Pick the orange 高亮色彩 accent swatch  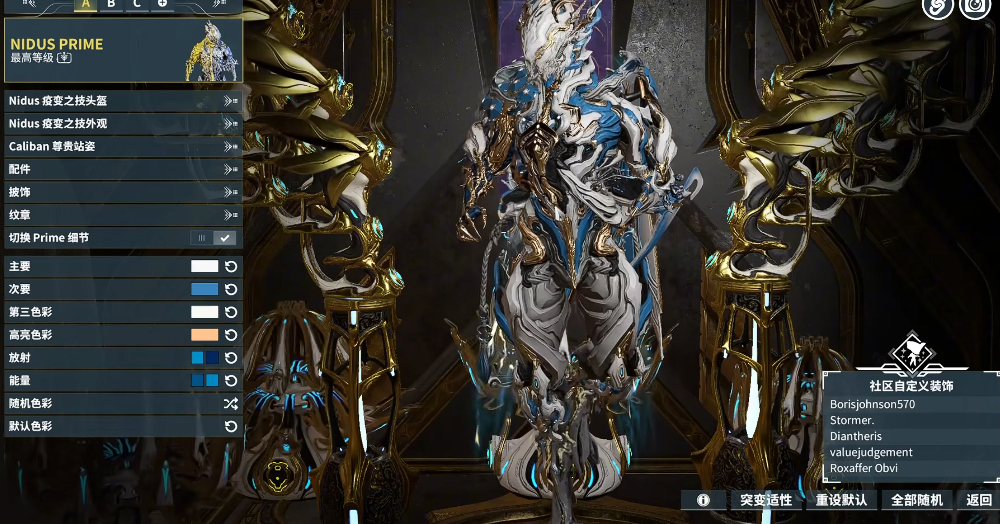[x=204, y=335]
